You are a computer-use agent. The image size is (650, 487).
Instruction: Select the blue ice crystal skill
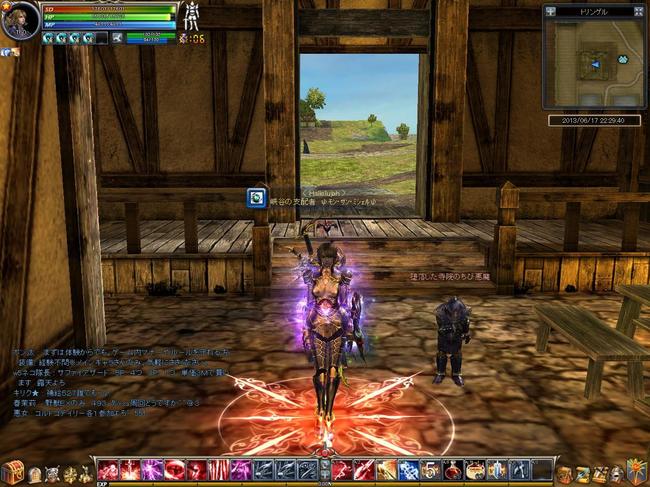coord(408,470)
